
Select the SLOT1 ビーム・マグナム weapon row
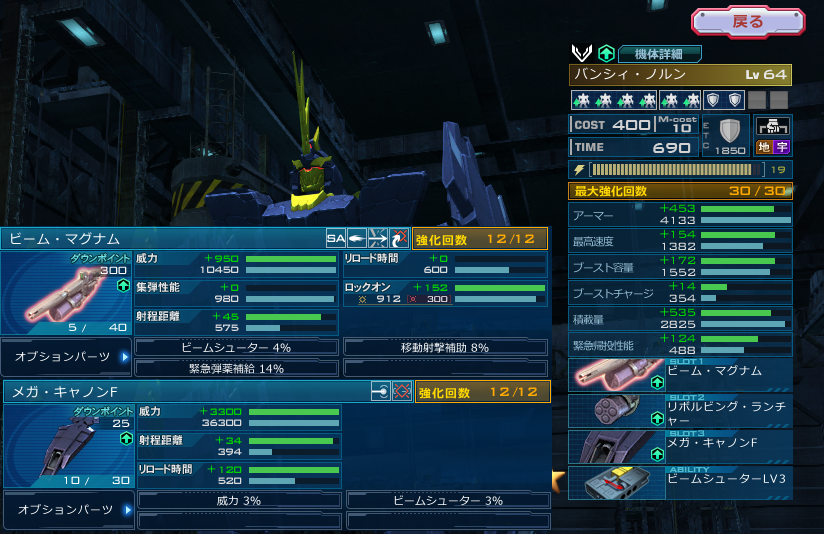[x=680, y=375]
